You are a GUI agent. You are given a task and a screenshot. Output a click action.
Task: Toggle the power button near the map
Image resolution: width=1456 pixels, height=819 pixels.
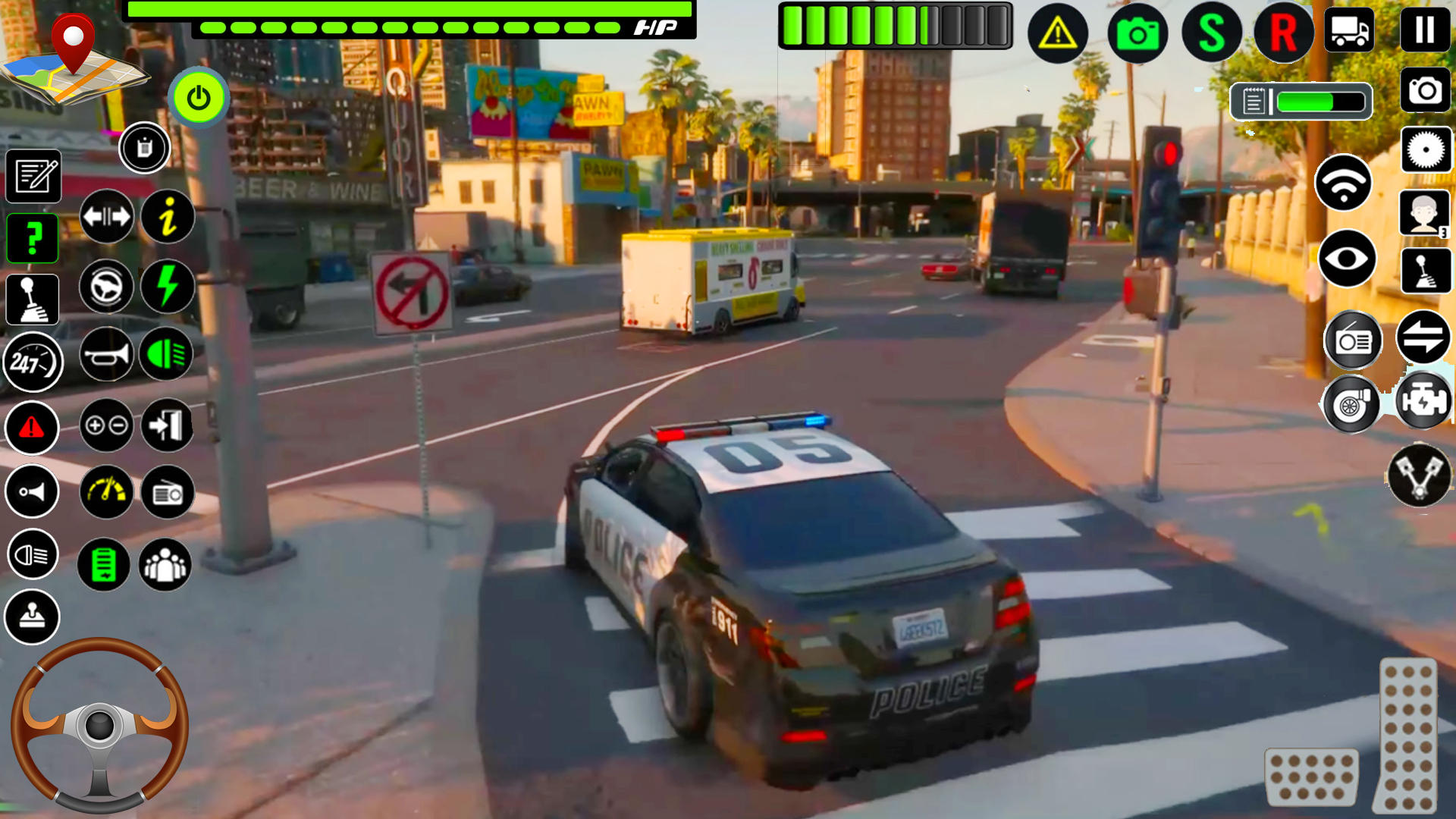click(199, 96)
